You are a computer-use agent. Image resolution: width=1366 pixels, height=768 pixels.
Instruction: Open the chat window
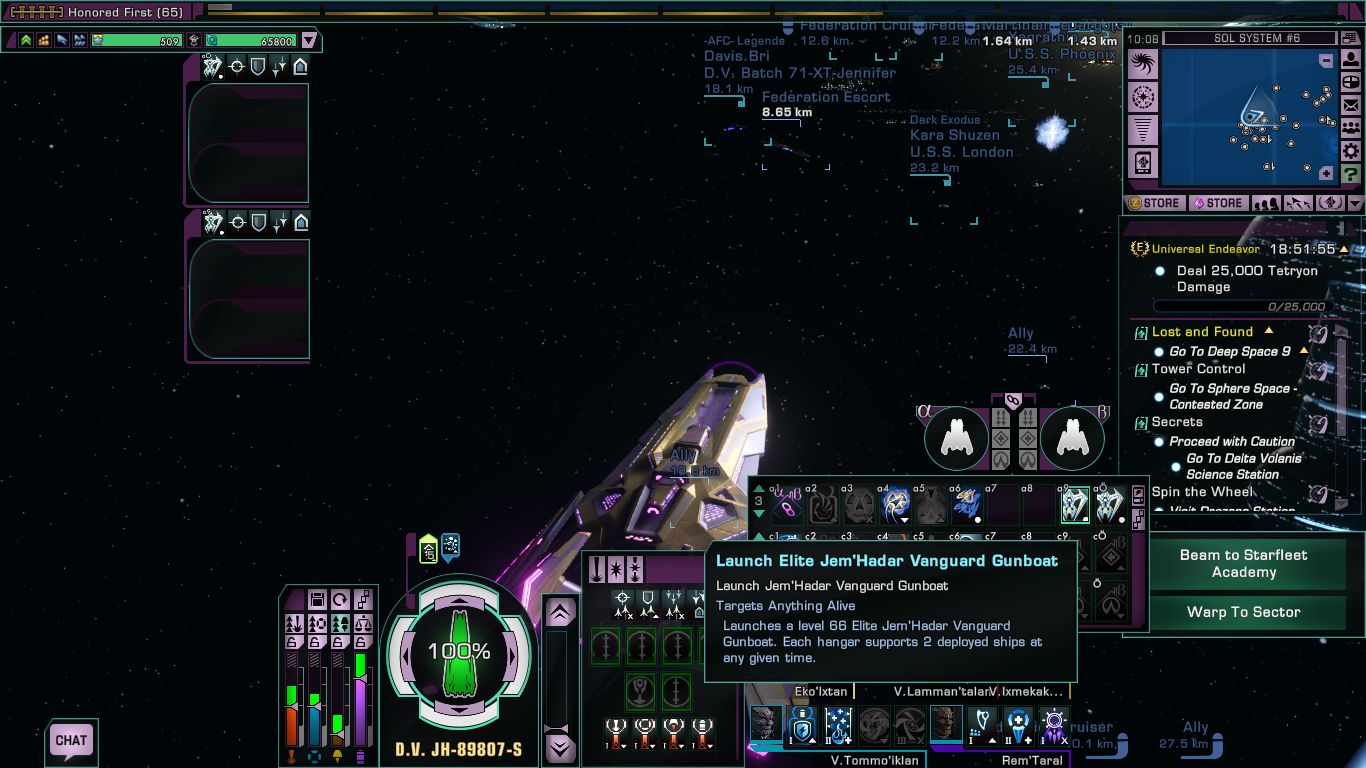[x=71, y=741]
